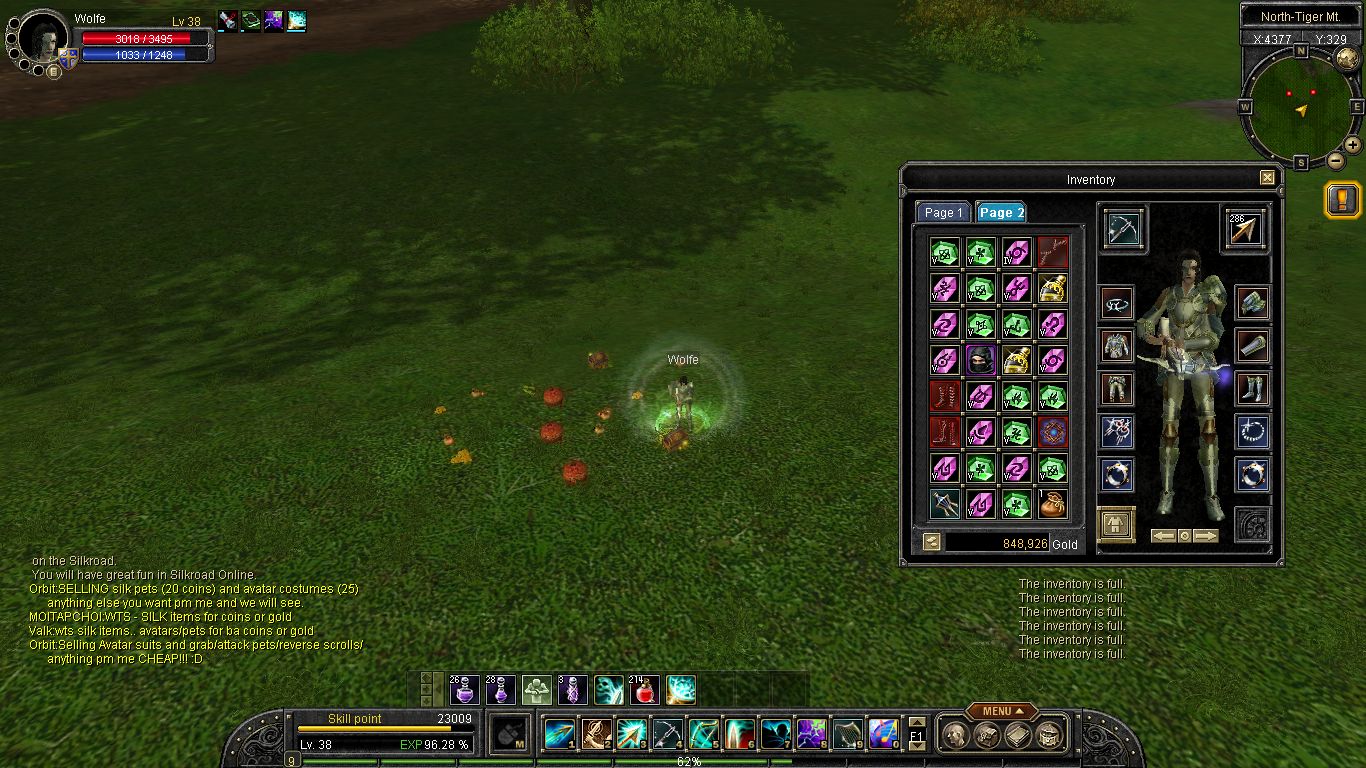Select the hooded ninja mask item
The image size is (1366, 768).
pyautogui.click(x=981, y=359)
